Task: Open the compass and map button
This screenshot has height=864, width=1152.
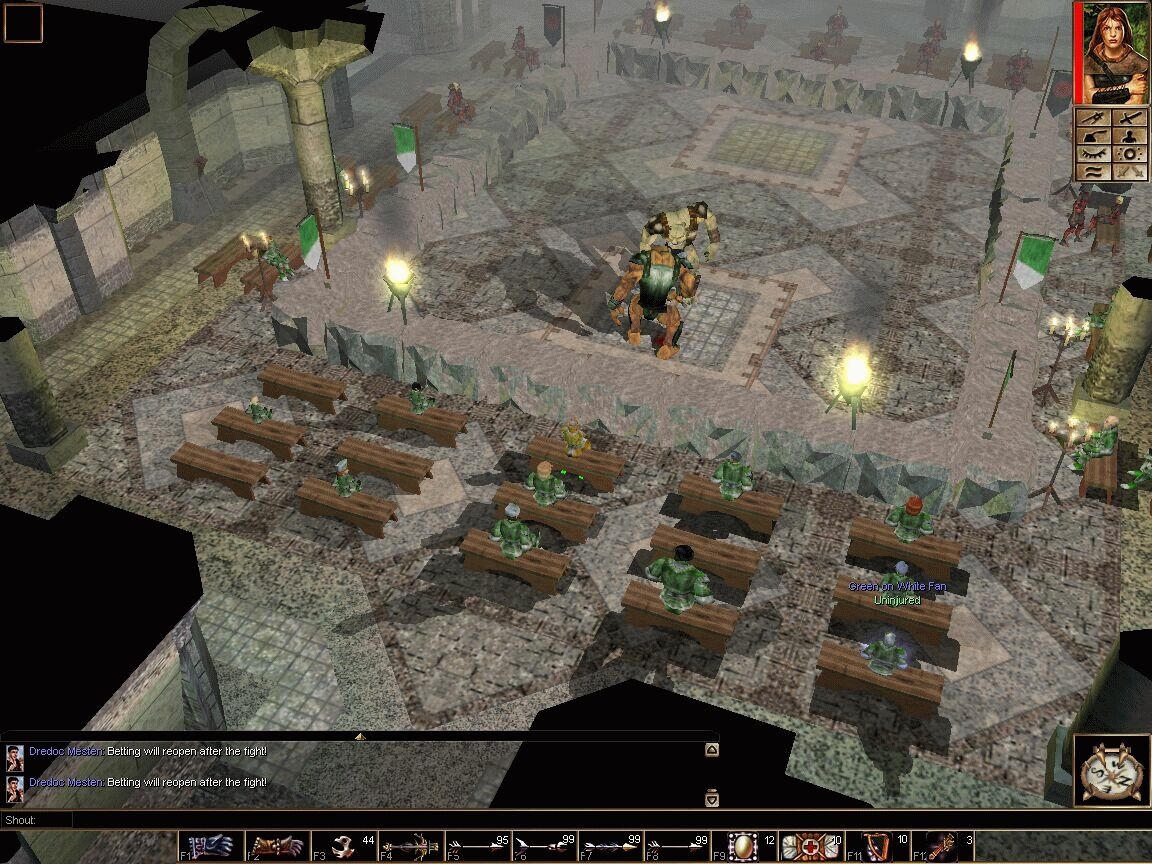Action: pyautogui.click(x=1111, y=770)
